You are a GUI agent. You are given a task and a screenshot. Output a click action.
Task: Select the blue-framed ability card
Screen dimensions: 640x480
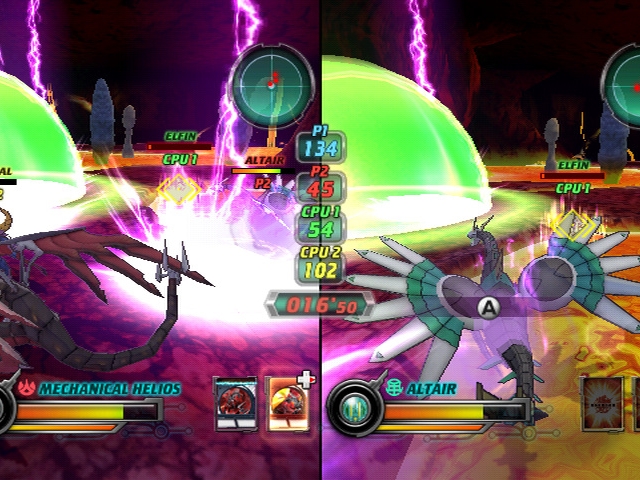coord(235,405)
